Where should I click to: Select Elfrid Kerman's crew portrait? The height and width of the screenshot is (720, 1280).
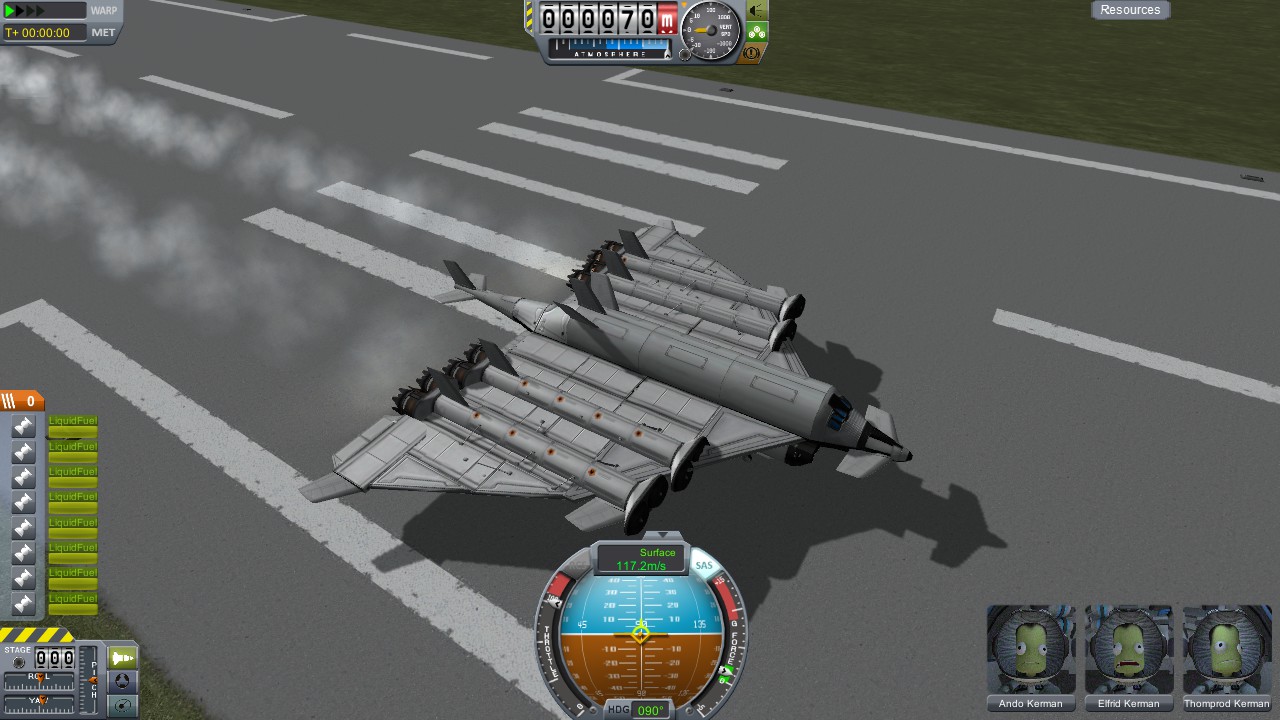[x=1128, y=650]
